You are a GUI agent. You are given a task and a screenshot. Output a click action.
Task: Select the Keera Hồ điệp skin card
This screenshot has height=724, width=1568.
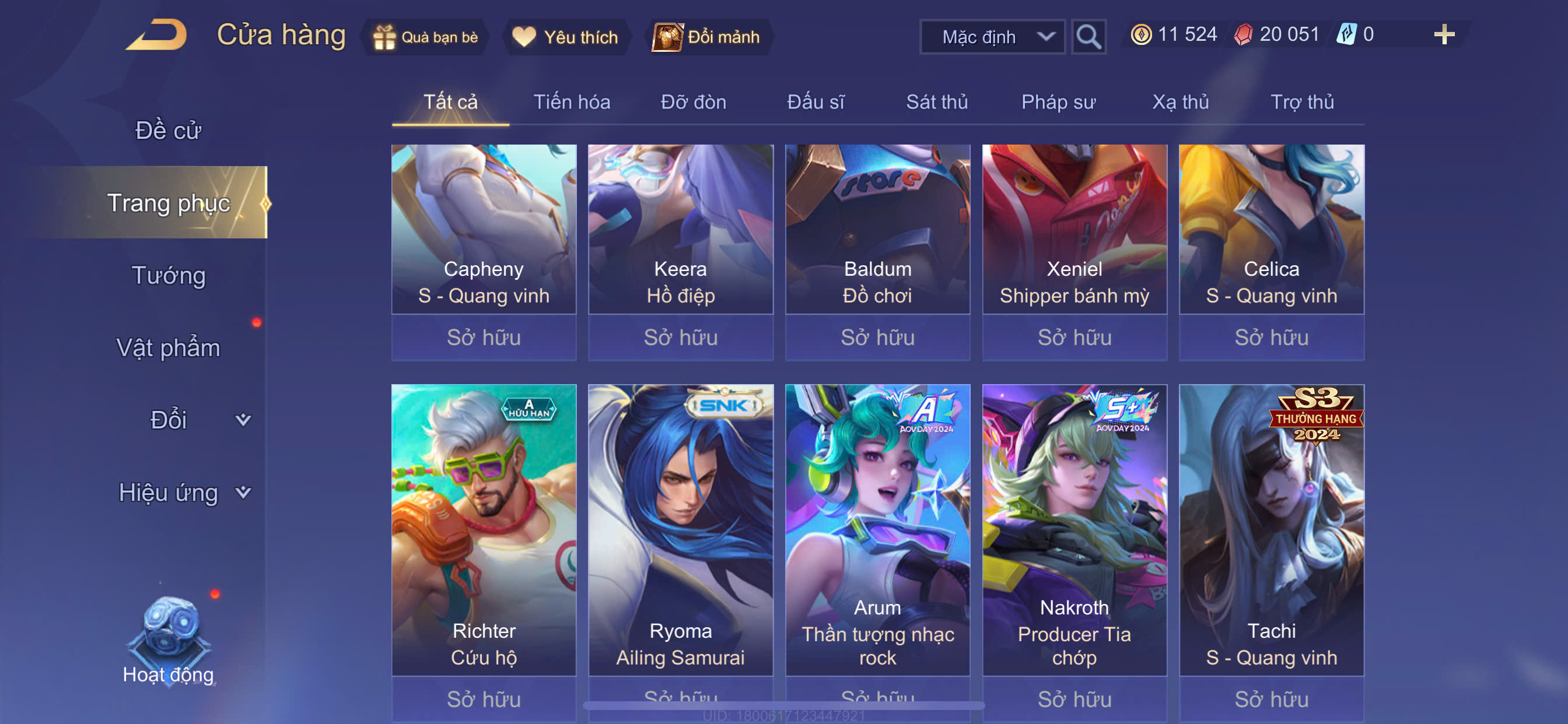click(x=681, y=243)
